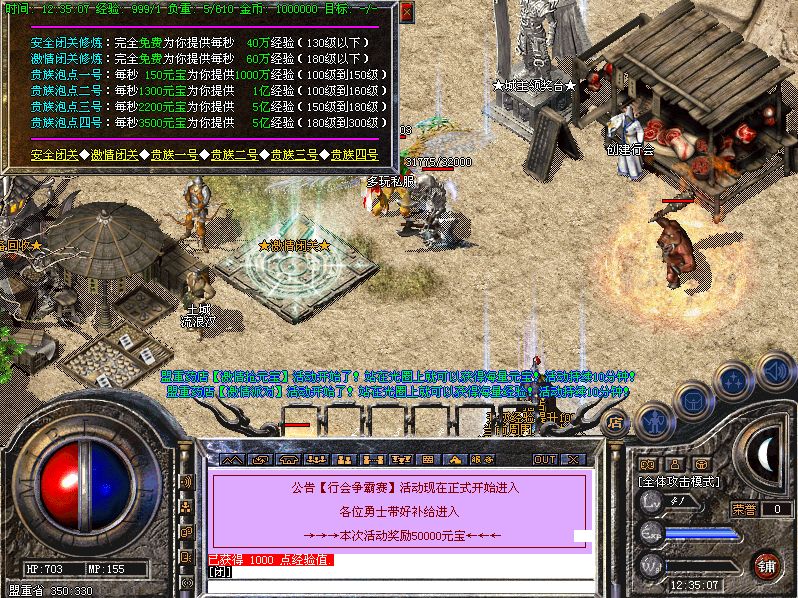This screenshot has width=798, height=598.
Task: Click the 荣誉 honor label
Action: pyautogui.click(x=743, y=509)
